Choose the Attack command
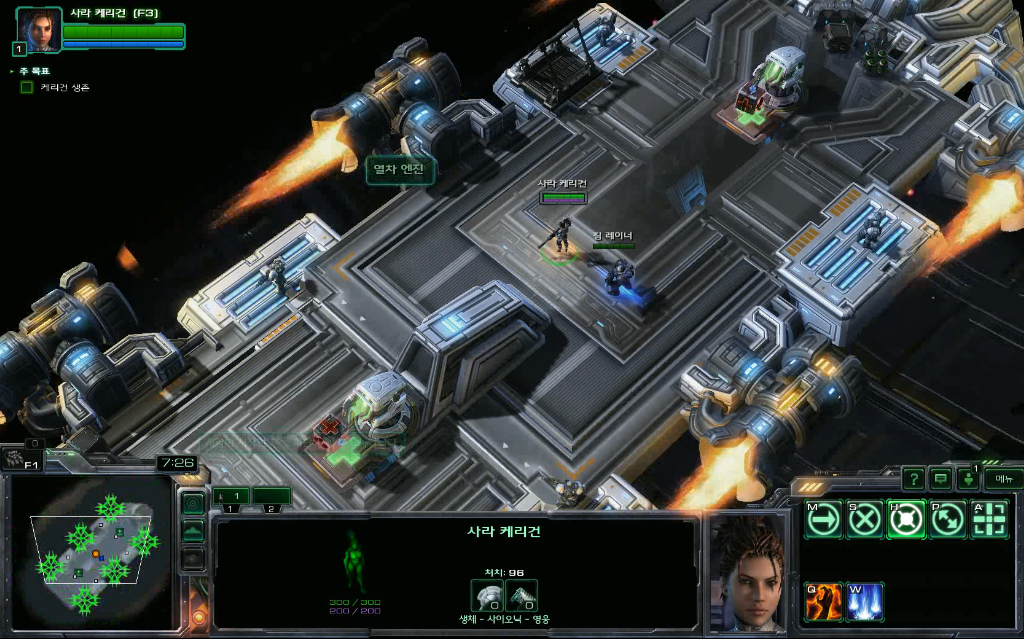This screenshot has height=639, width=1024. (x=989, y=520)
